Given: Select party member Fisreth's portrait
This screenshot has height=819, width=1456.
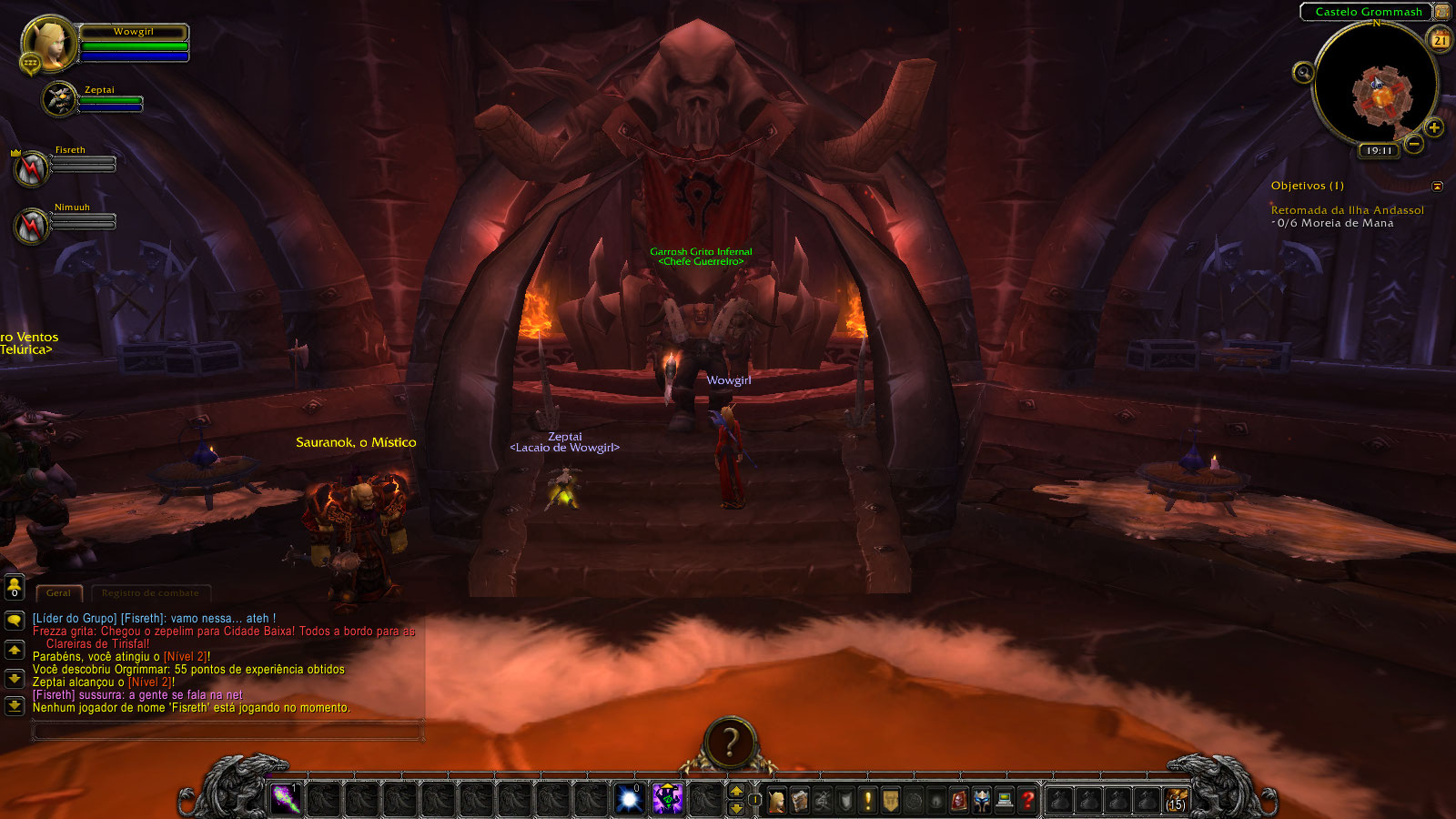Looking at the screenshot, I should click(x=31, y=168).
